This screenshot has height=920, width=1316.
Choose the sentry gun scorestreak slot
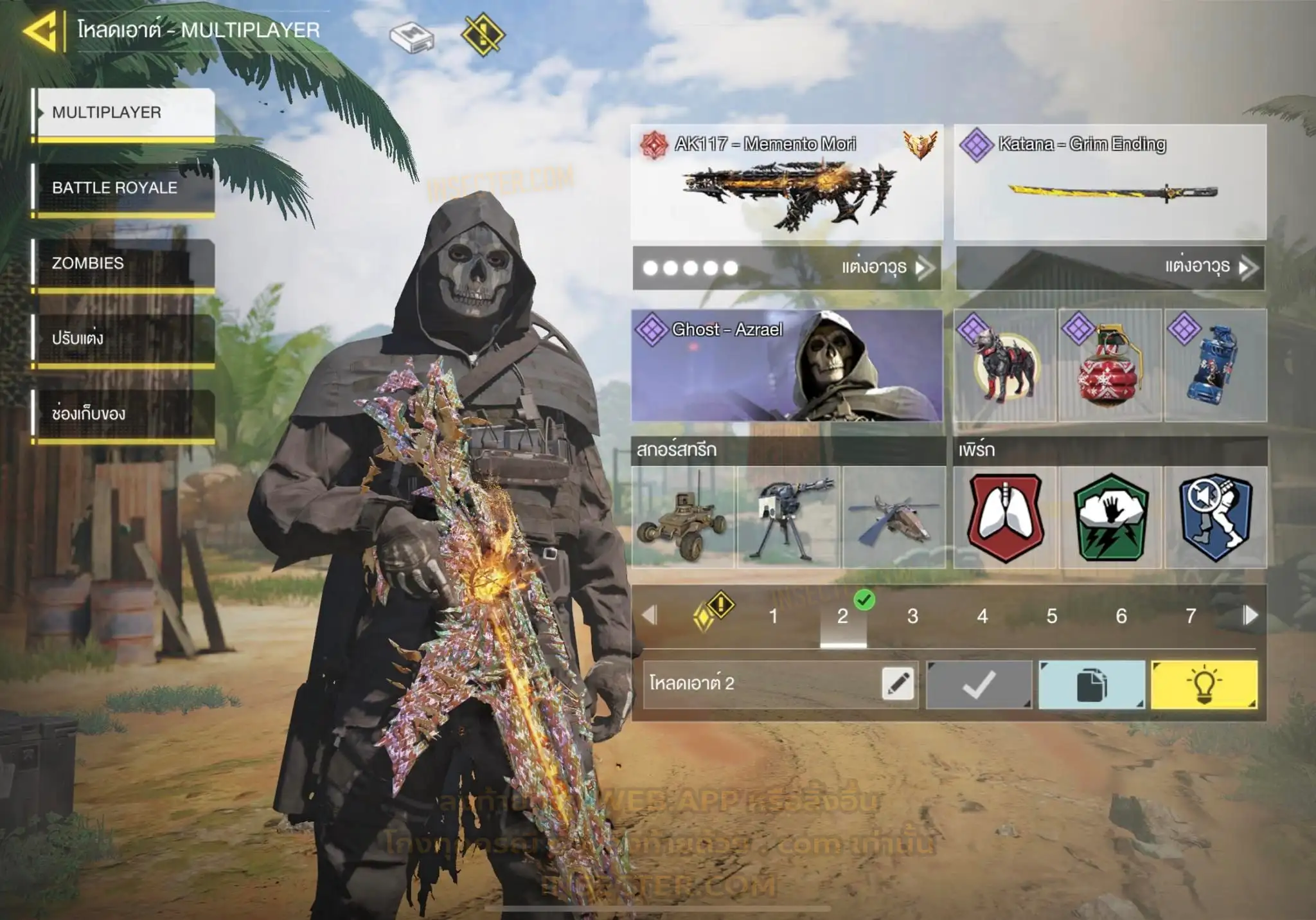pos(788,518)
